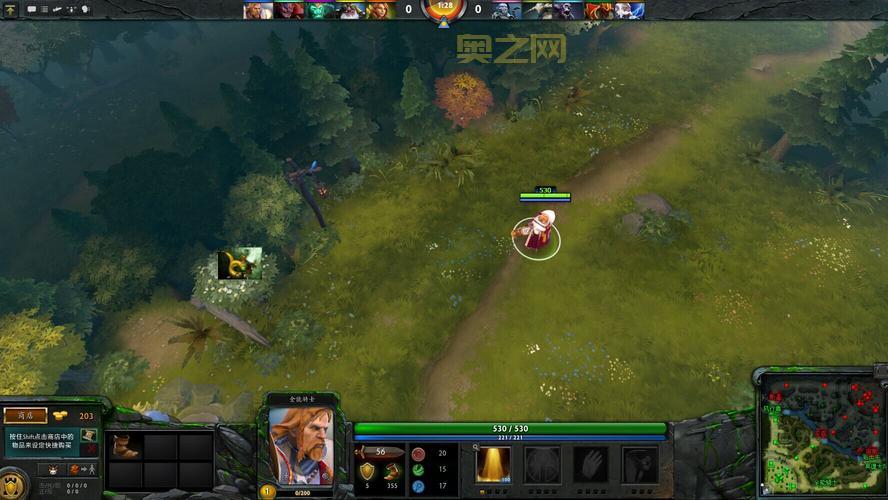The height and width of the screenshot is (500, 888).
Task: Open the main menu button in top-left corner
Action: coord(9,9)
